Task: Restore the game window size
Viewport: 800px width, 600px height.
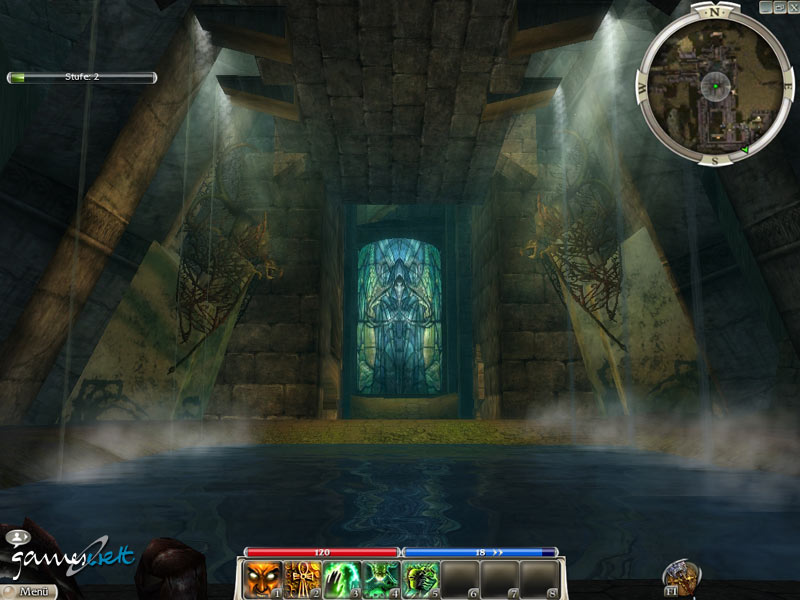Action: point(778,6)
